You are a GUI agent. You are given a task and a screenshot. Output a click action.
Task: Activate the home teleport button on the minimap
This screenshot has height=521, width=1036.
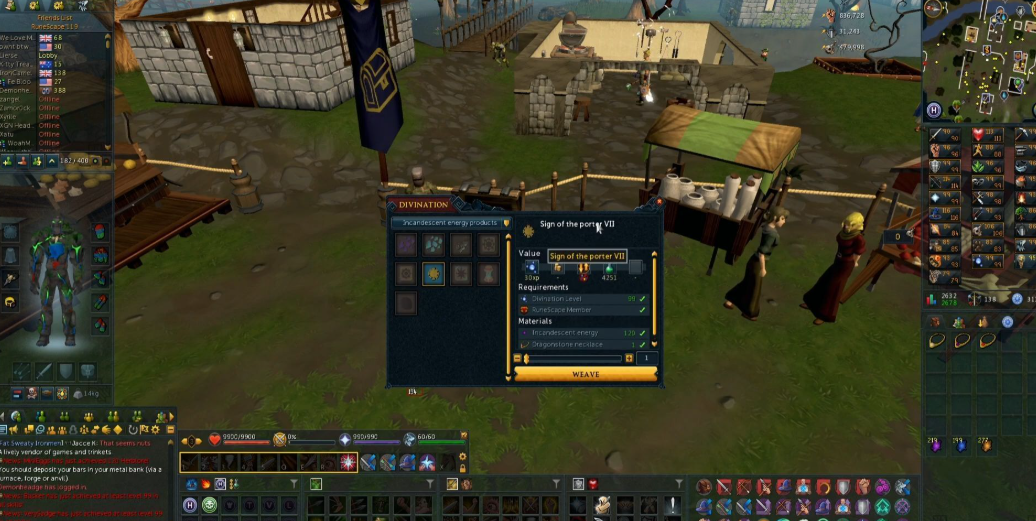pyautogui.click(x=934, y=110)
